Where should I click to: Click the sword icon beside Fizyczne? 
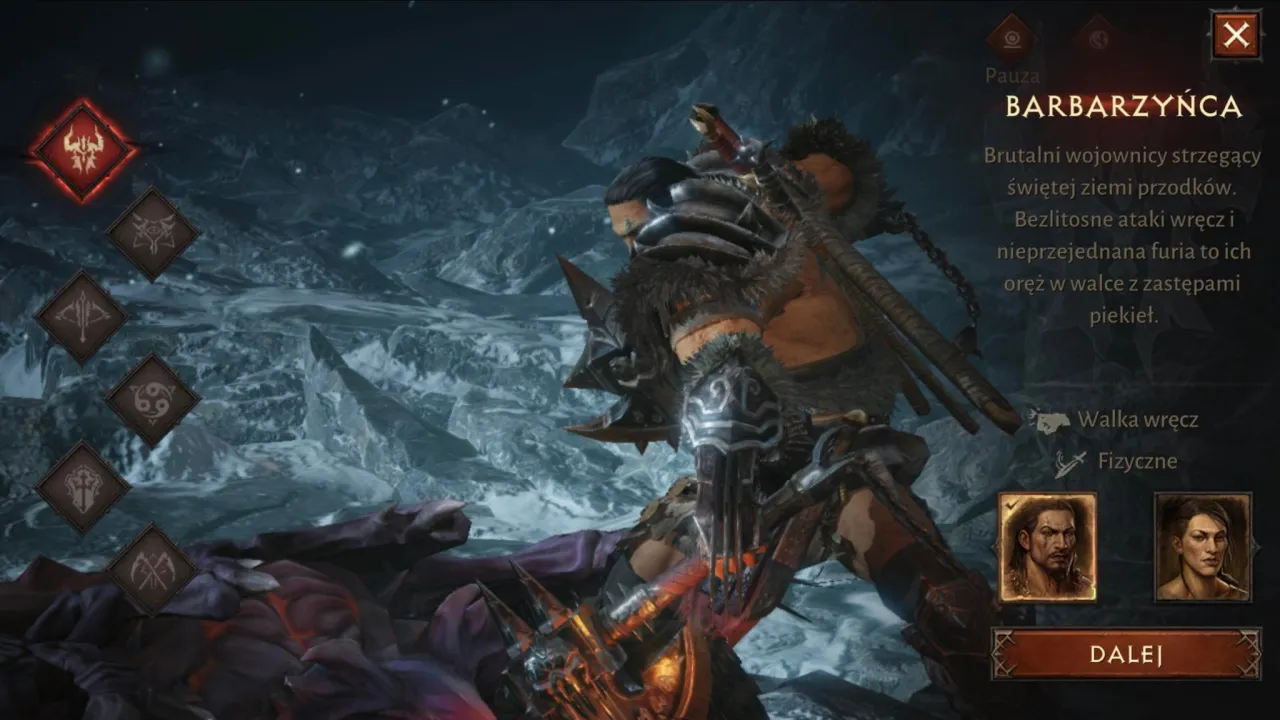click(x=1067, y=461)
